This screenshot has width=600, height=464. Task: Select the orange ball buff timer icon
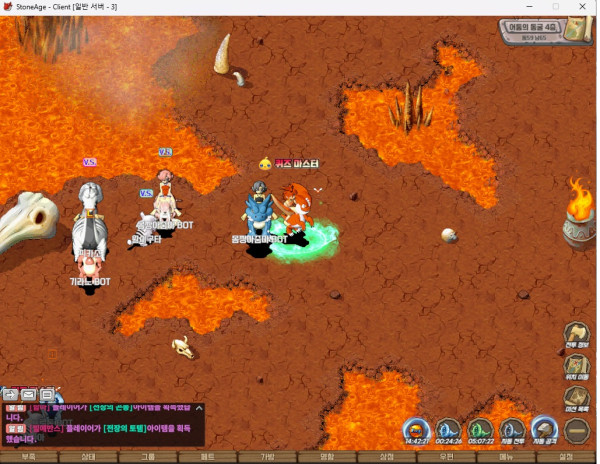(x=416, y=430)
